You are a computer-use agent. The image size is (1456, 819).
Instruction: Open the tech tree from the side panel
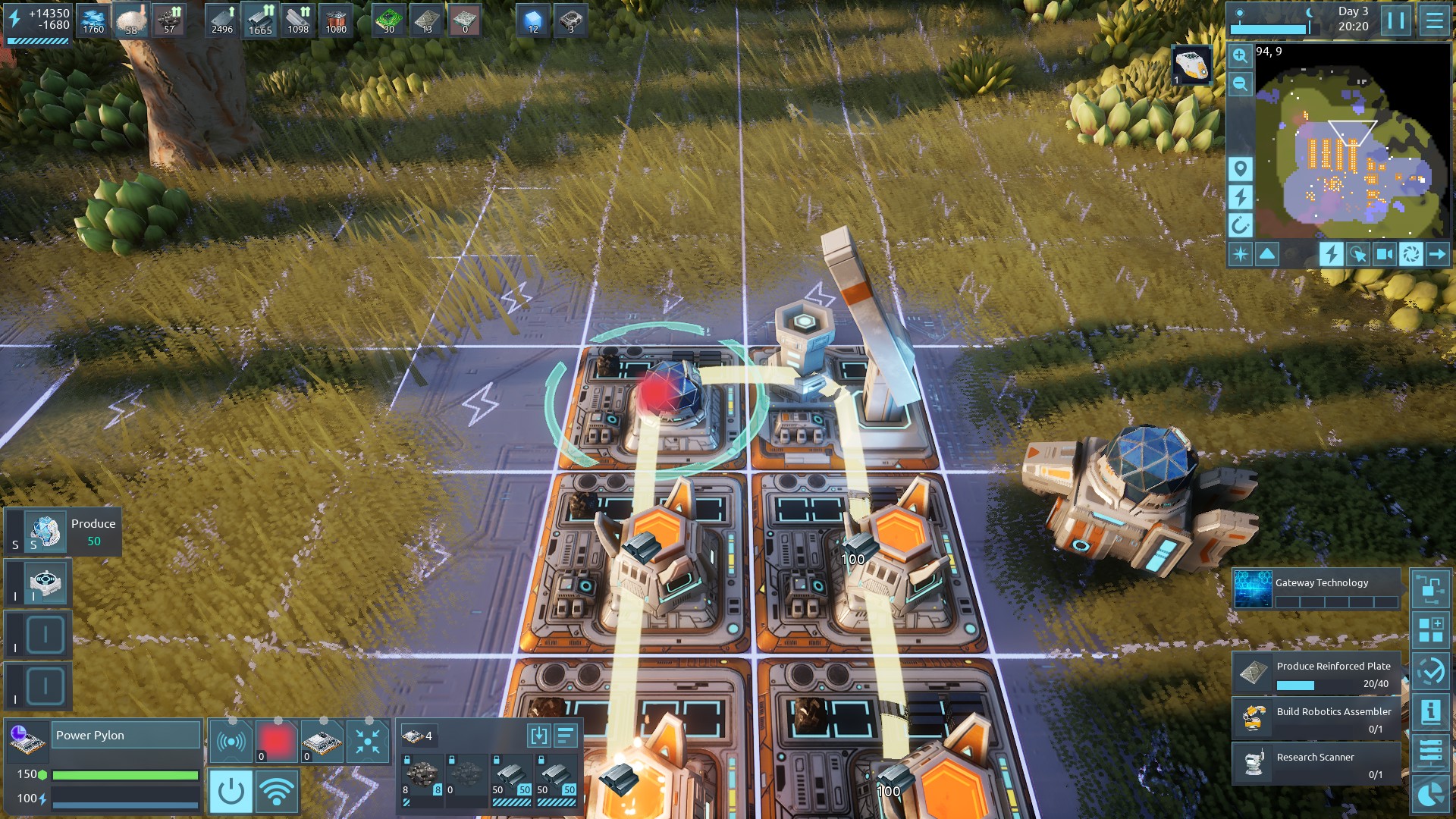1430,588
